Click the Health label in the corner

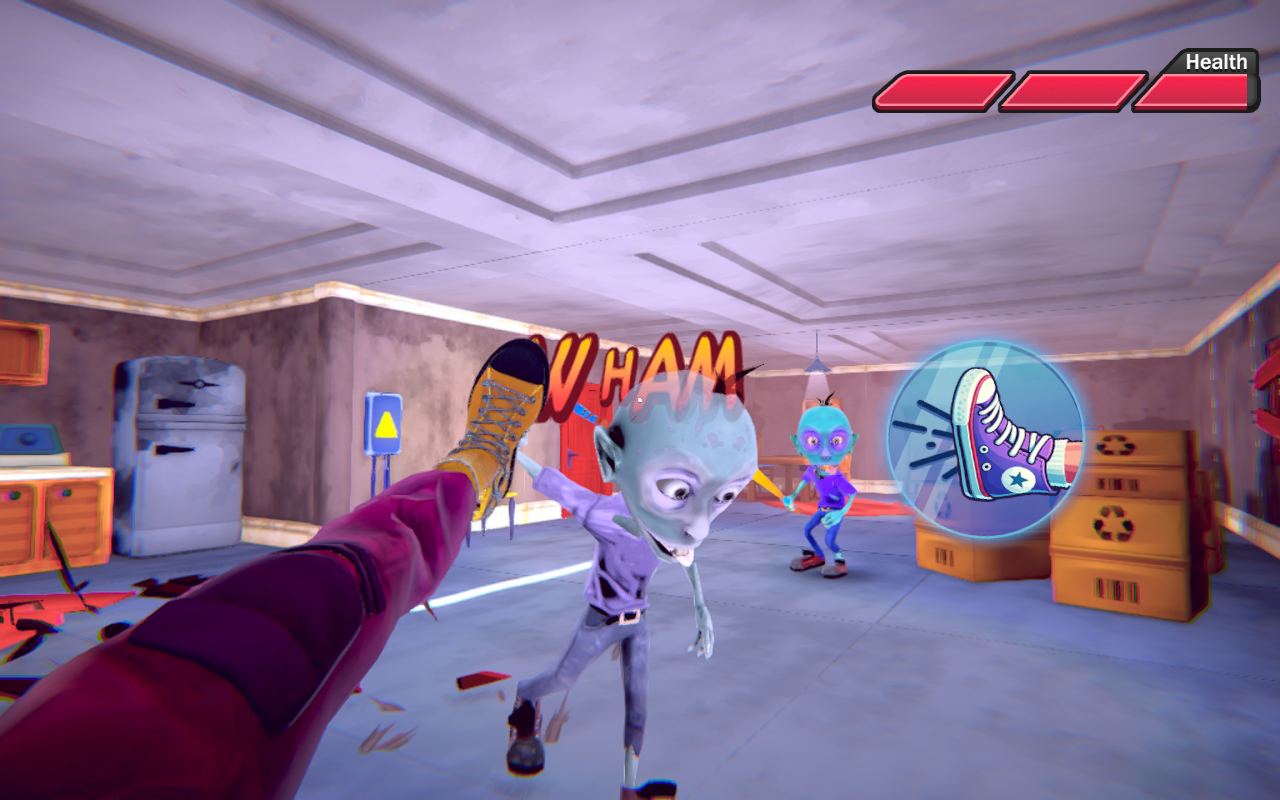click(x=1215, y=62)
